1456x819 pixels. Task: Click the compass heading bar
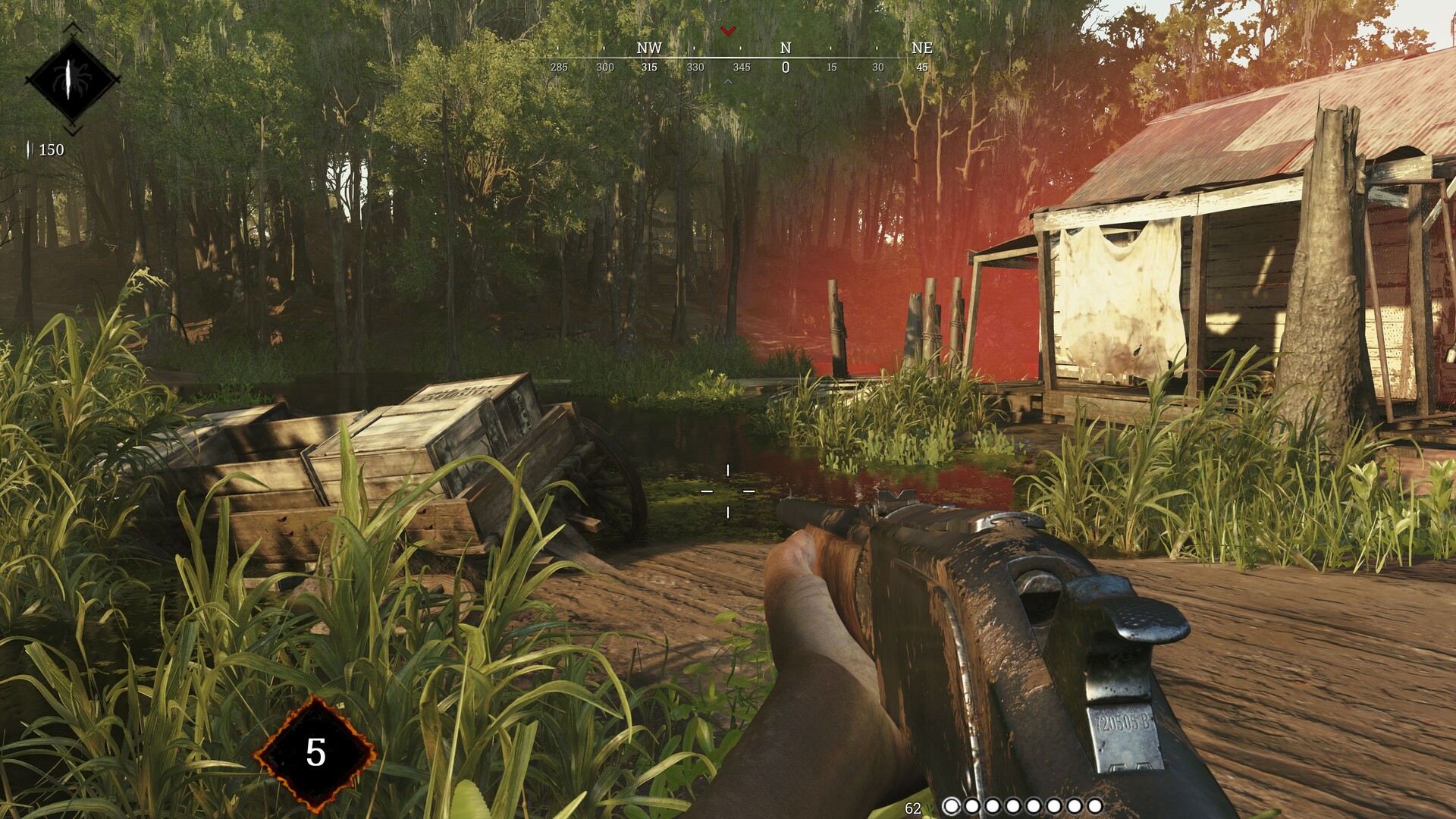click(739, 58)
